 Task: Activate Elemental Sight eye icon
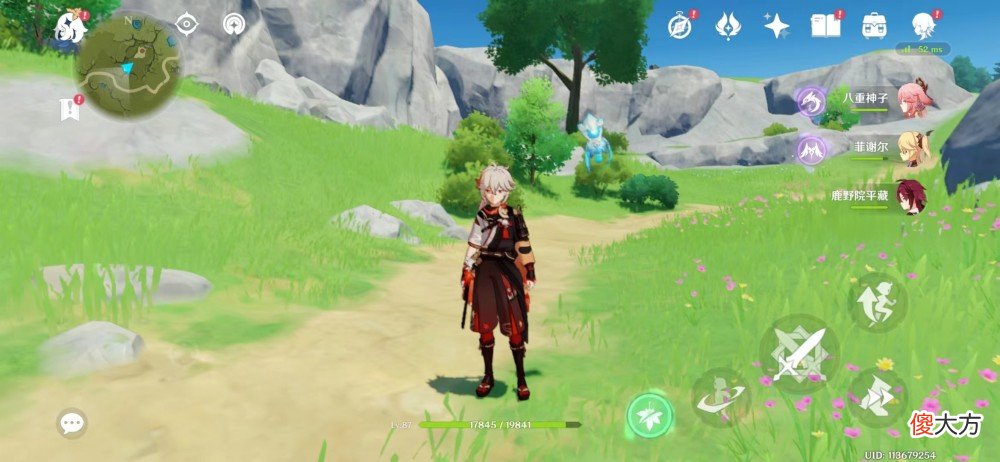[187, 24]
